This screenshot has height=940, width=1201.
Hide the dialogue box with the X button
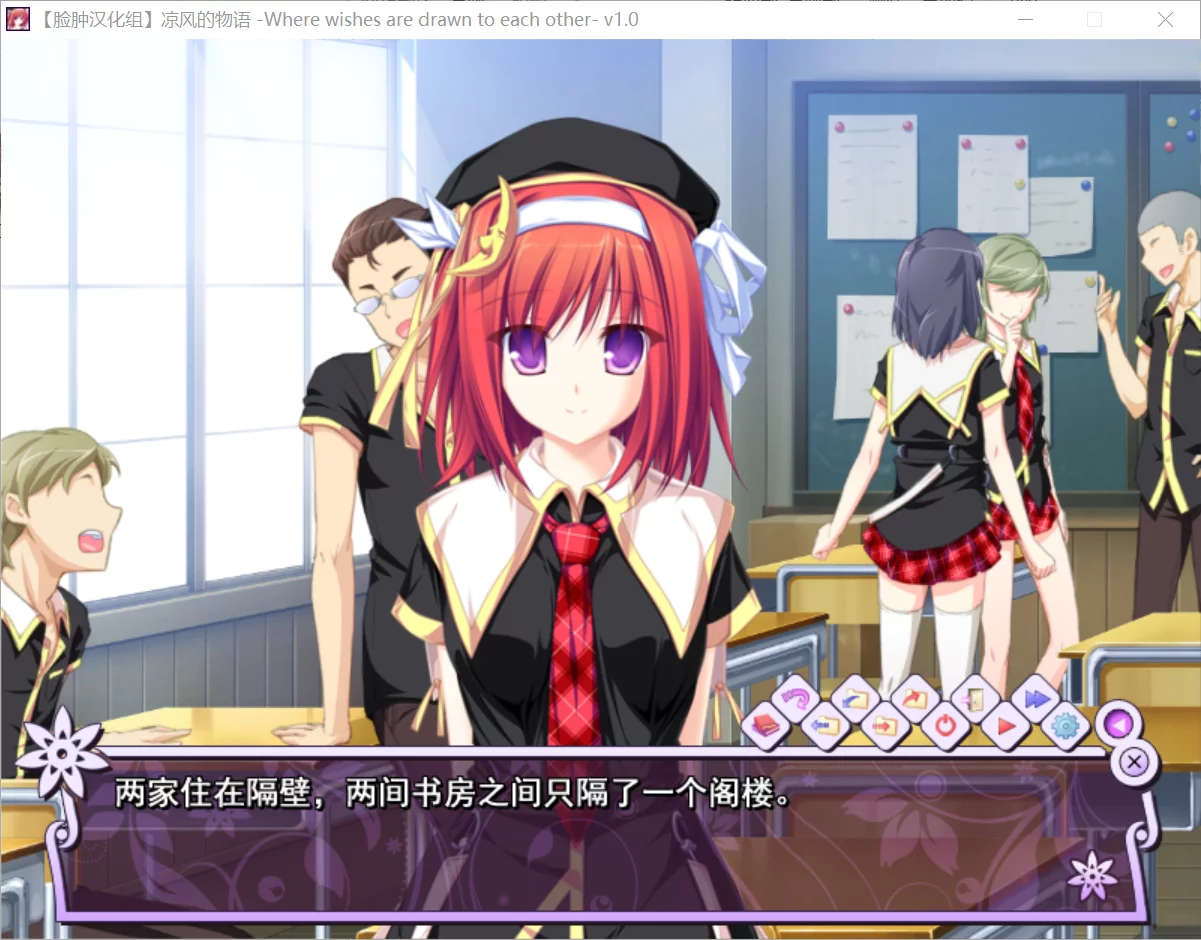pyautogui.click(x=1134, y=763)
